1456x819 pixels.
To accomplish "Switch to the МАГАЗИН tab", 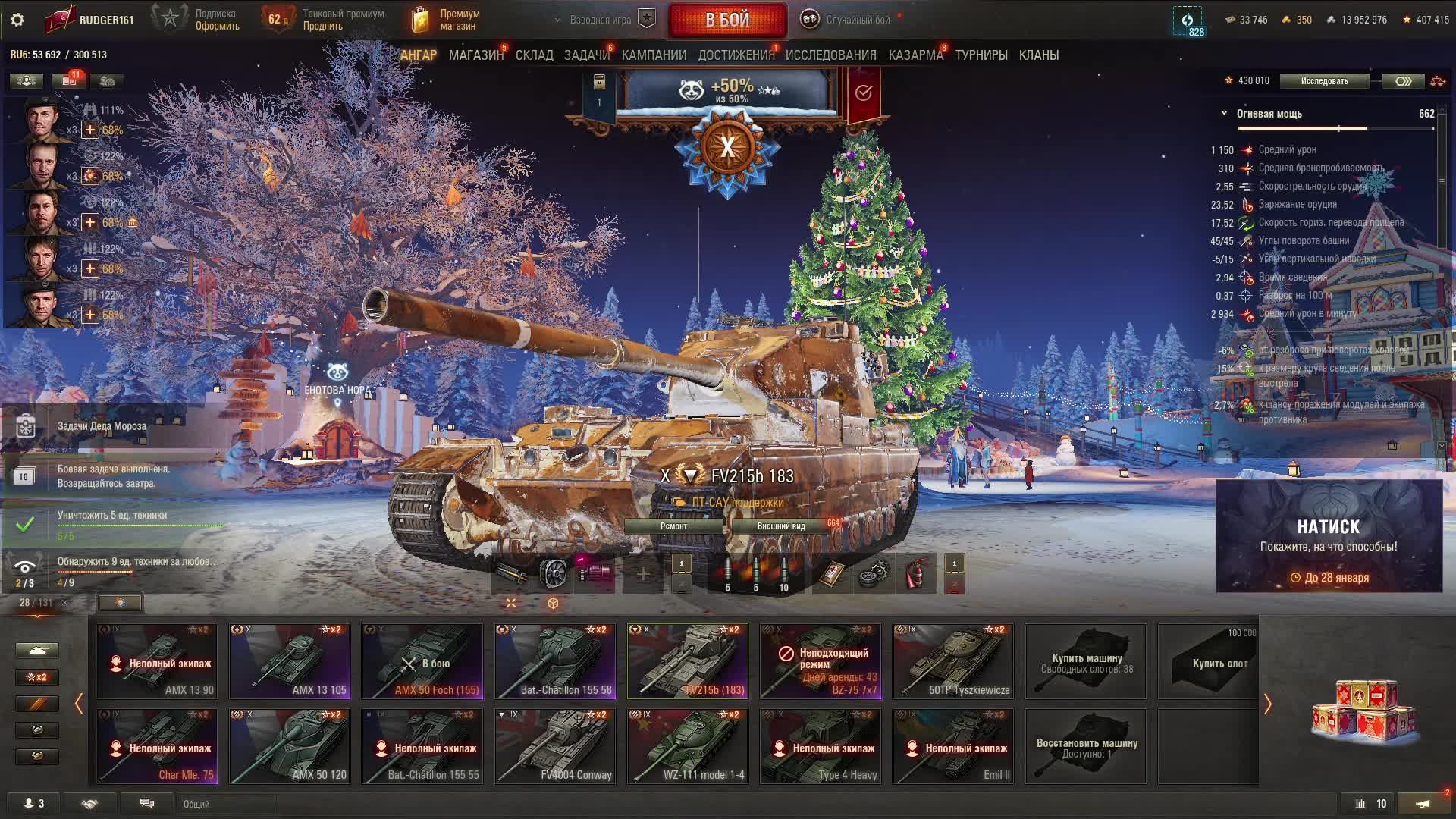I will 475,55.
